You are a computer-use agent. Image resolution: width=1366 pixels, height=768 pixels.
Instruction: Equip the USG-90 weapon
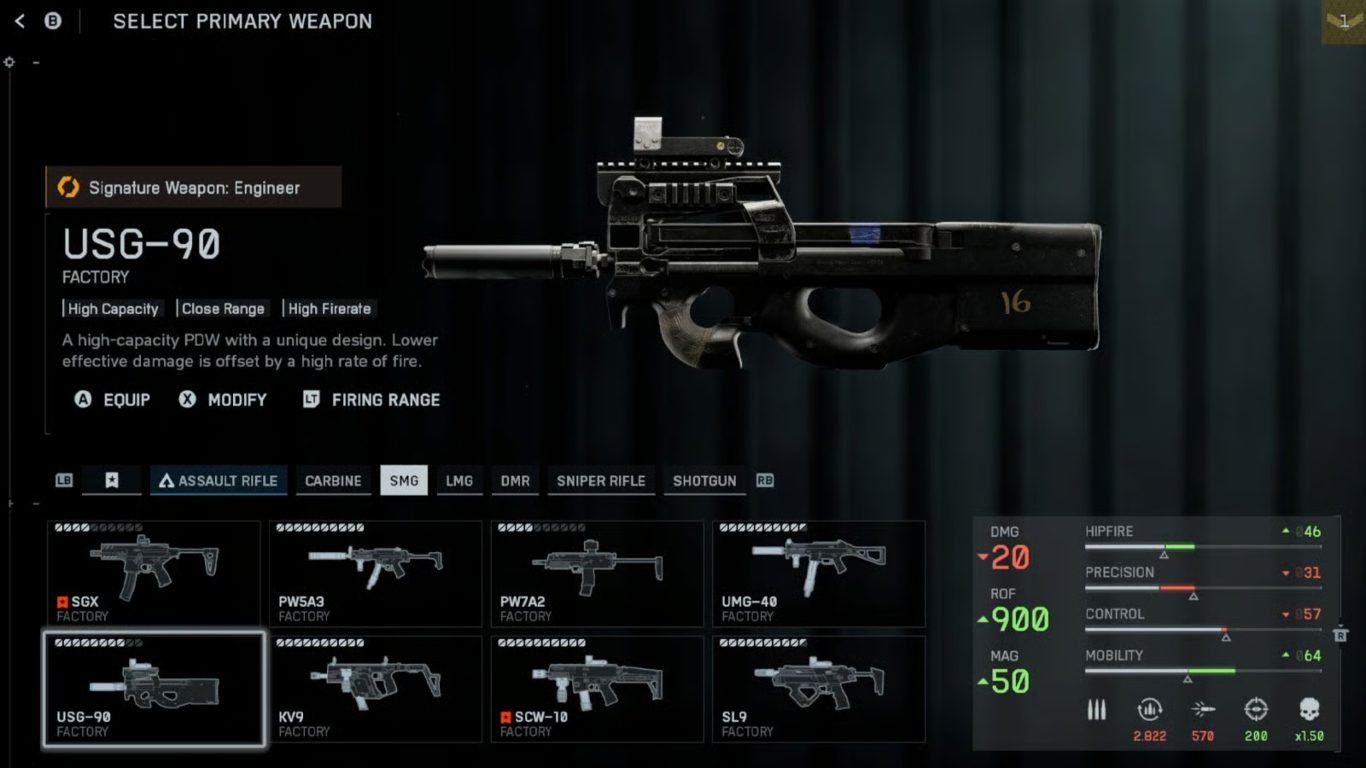112,400
